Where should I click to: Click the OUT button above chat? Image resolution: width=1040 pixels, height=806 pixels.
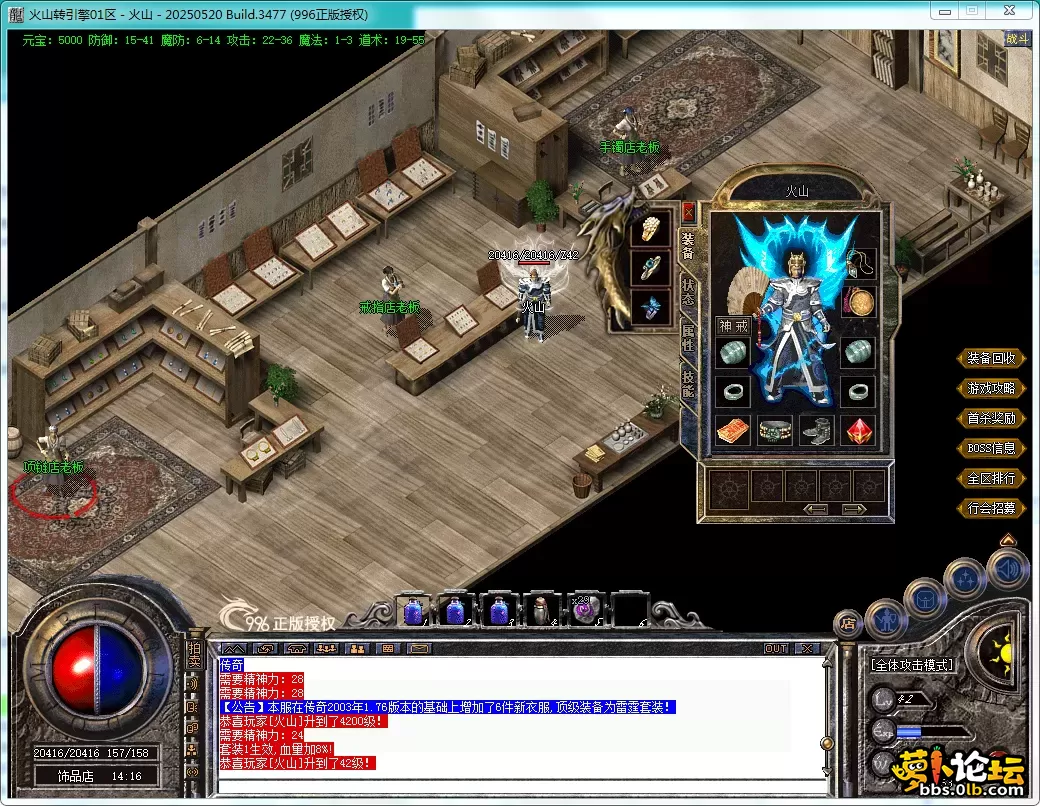coord(776,649)
